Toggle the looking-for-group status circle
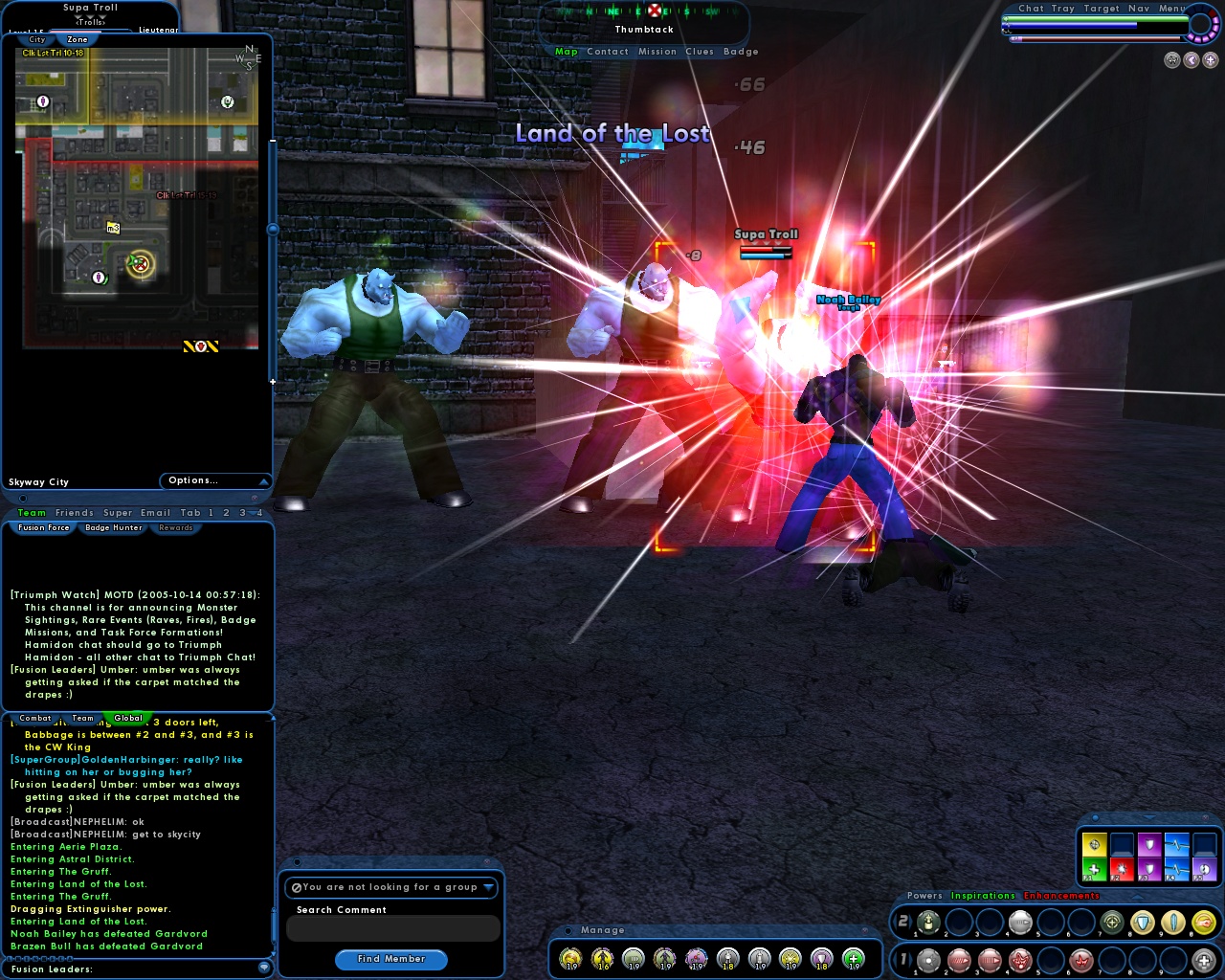The height and width of the screenshot is (980, 1225). (298, 887)
